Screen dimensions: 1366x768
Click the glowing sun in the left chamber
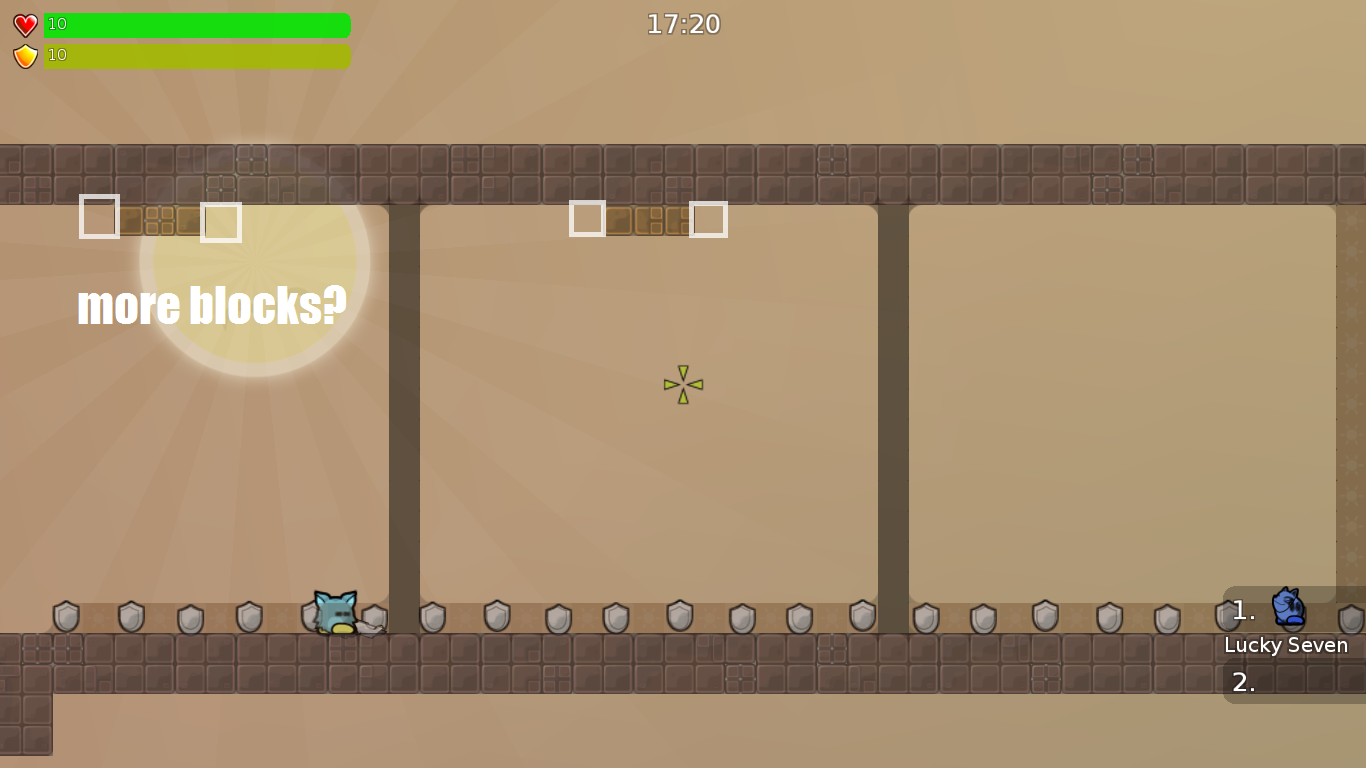(x=253, y=260)
